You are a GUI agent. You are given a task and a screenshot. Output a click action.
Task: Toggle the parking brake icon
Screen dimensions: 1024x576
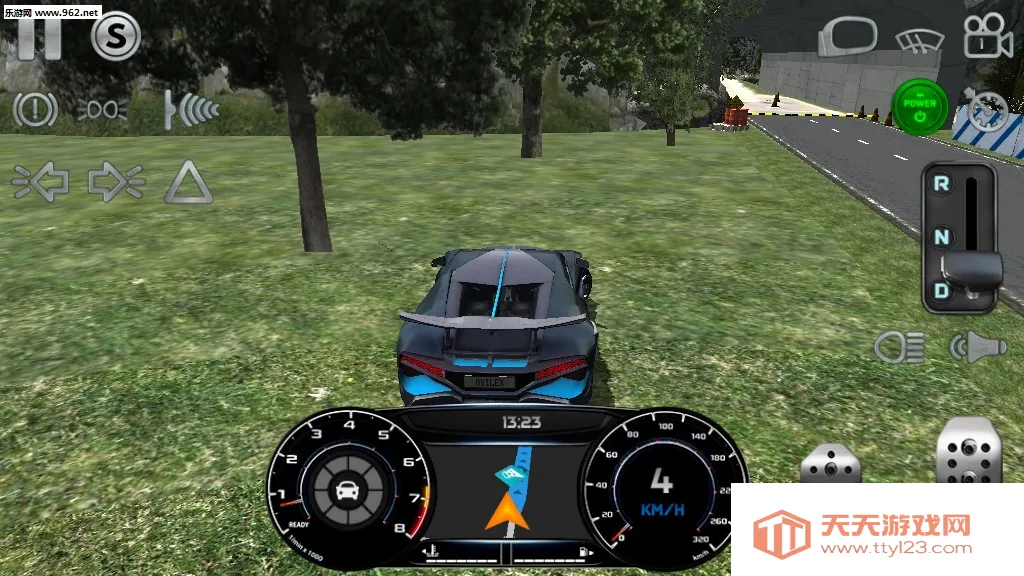[x=35, y=109]
